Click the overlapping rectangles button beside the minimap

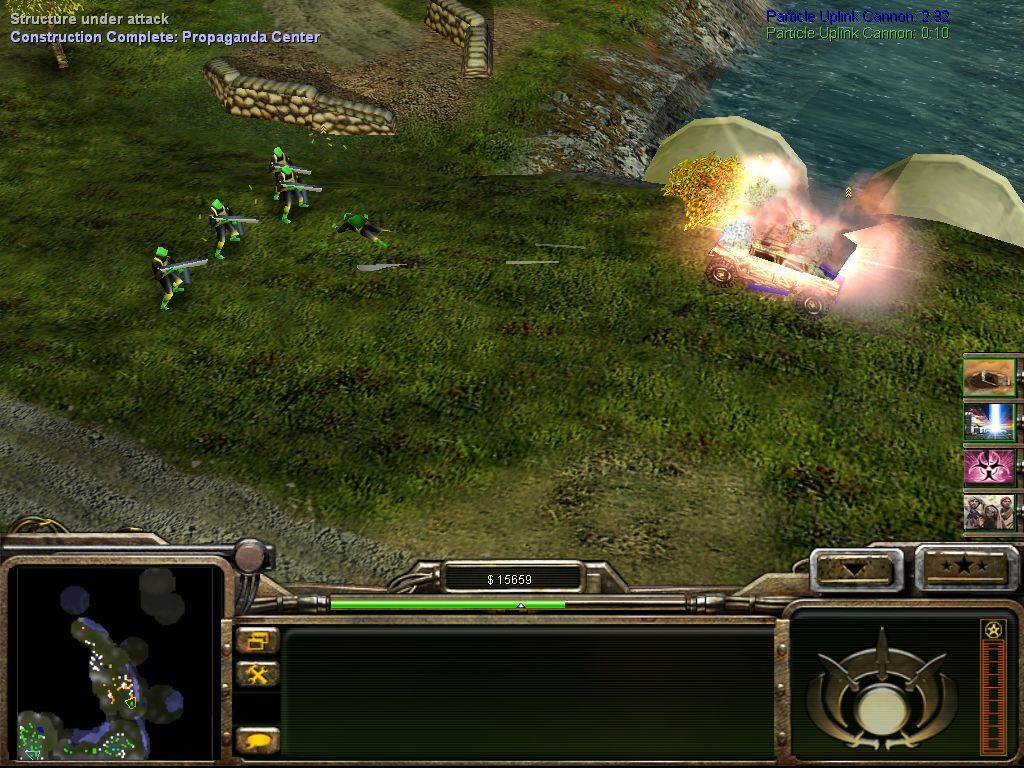[x=258, y=641]
